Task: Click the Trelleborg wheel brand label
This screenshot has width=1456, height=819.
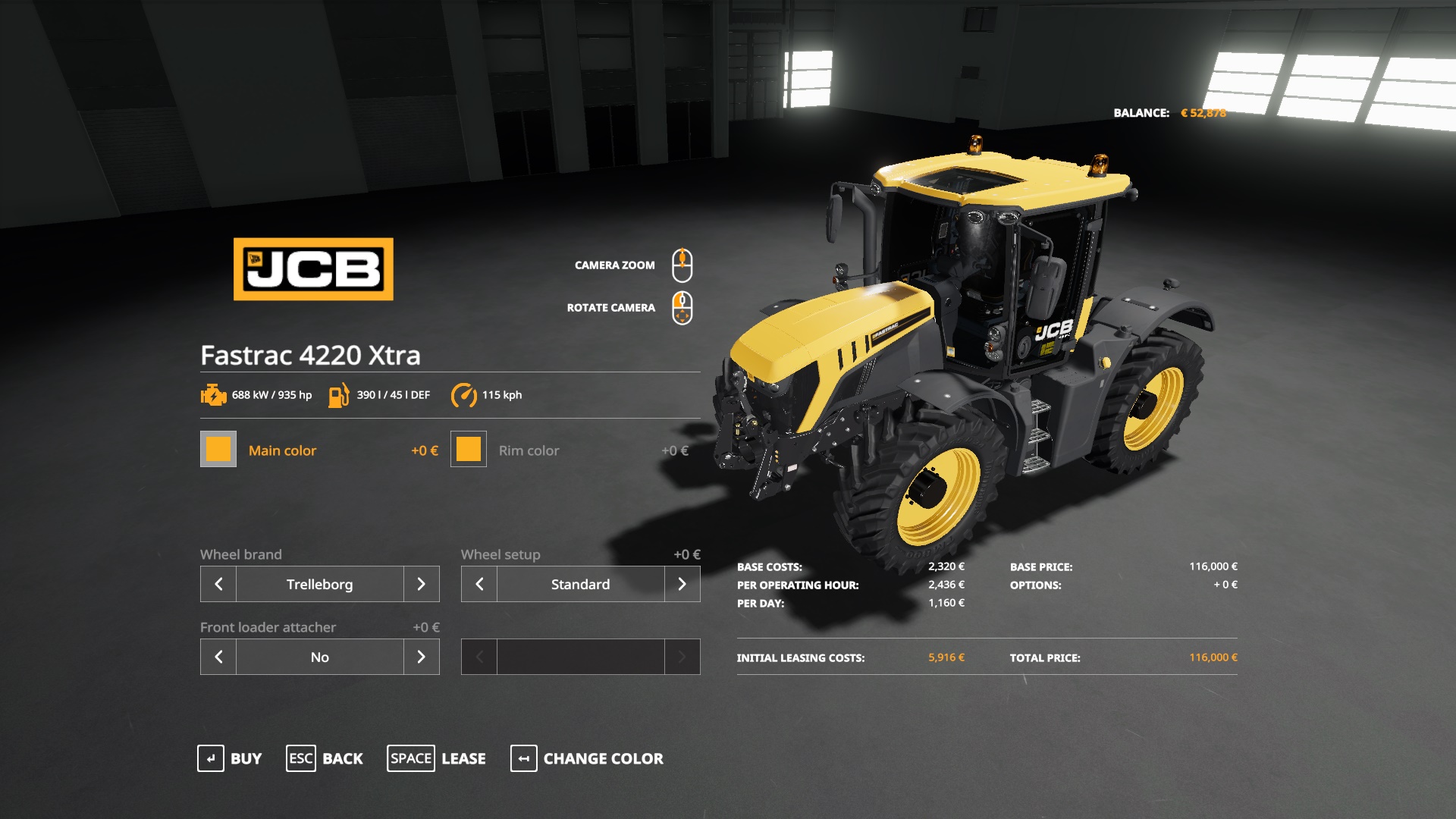Action: click(x=319, y=584)
